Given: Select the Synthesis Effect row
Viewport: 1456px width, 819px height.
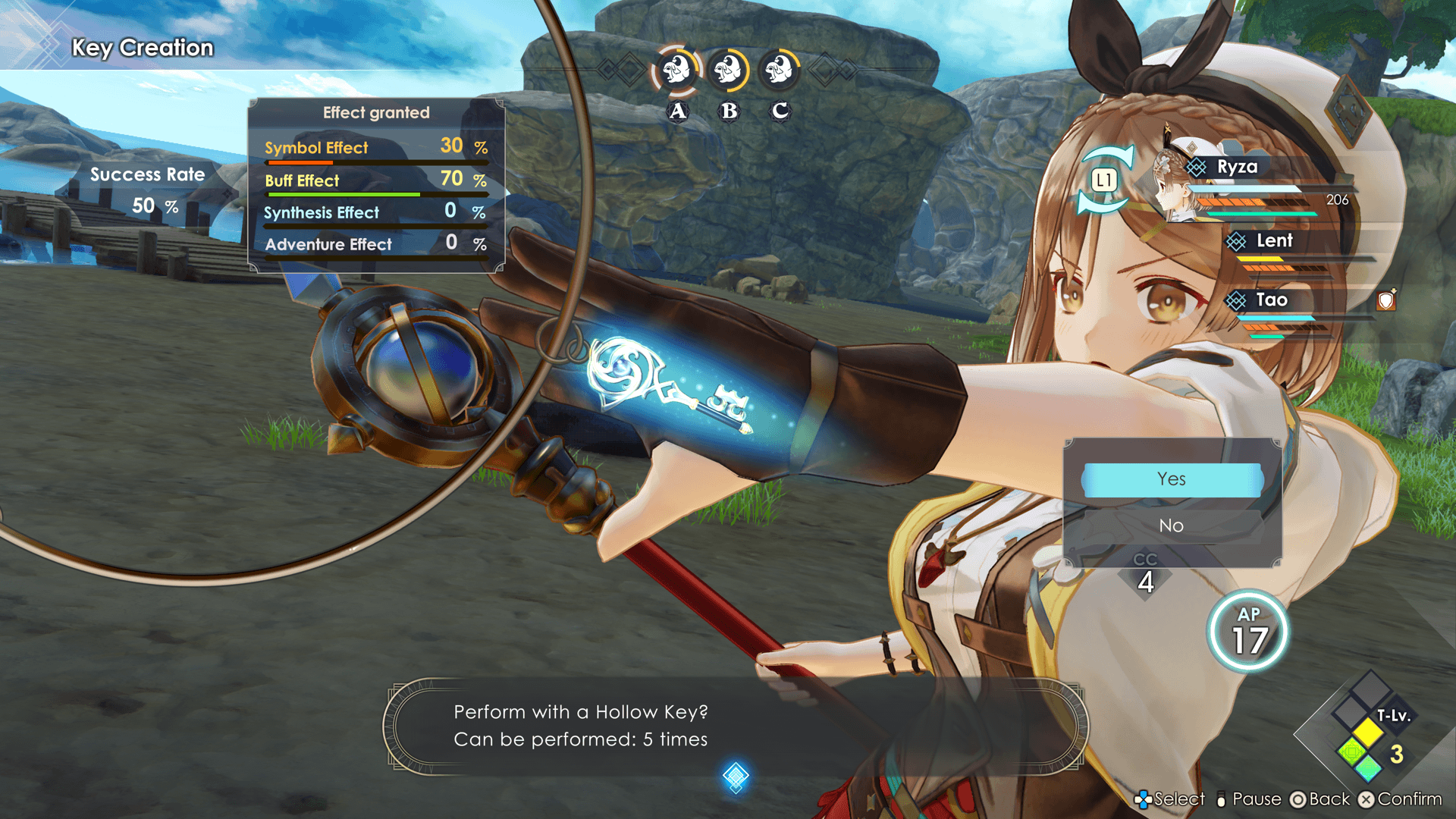Looking at the screenshot, I should (x=375, y=212).
